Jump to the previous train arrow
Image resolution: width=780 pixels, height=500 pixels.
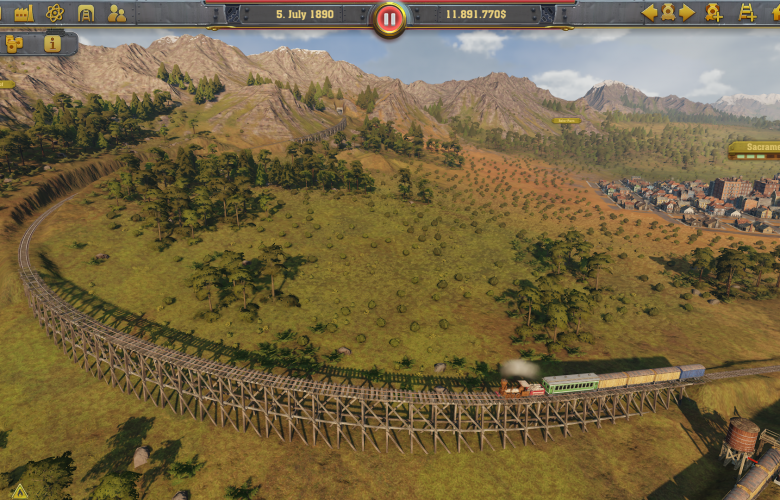pyautogui.click(x=649, y=13)
